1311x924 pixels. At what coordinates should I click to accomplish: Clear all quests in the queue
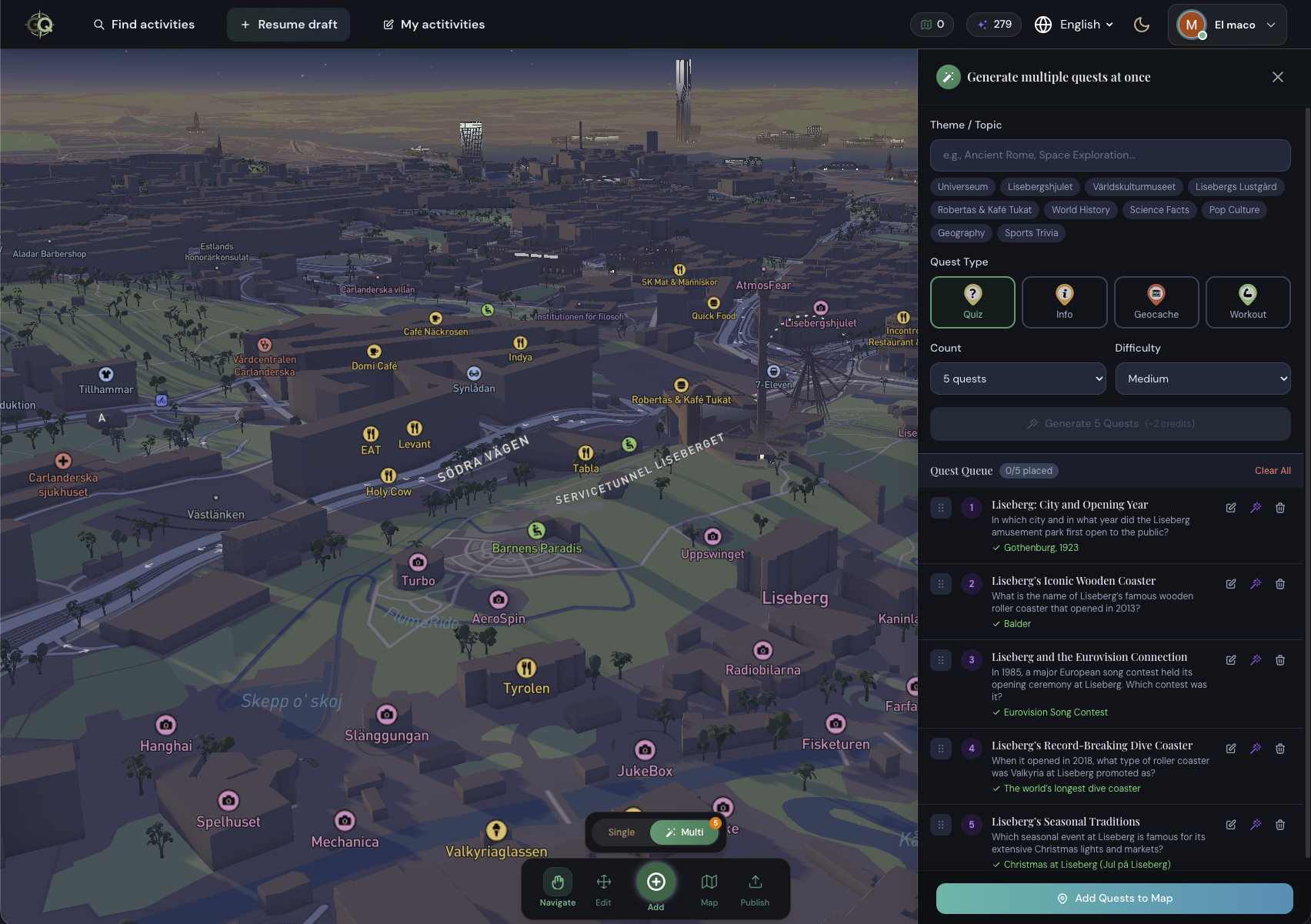[1273, 471]
